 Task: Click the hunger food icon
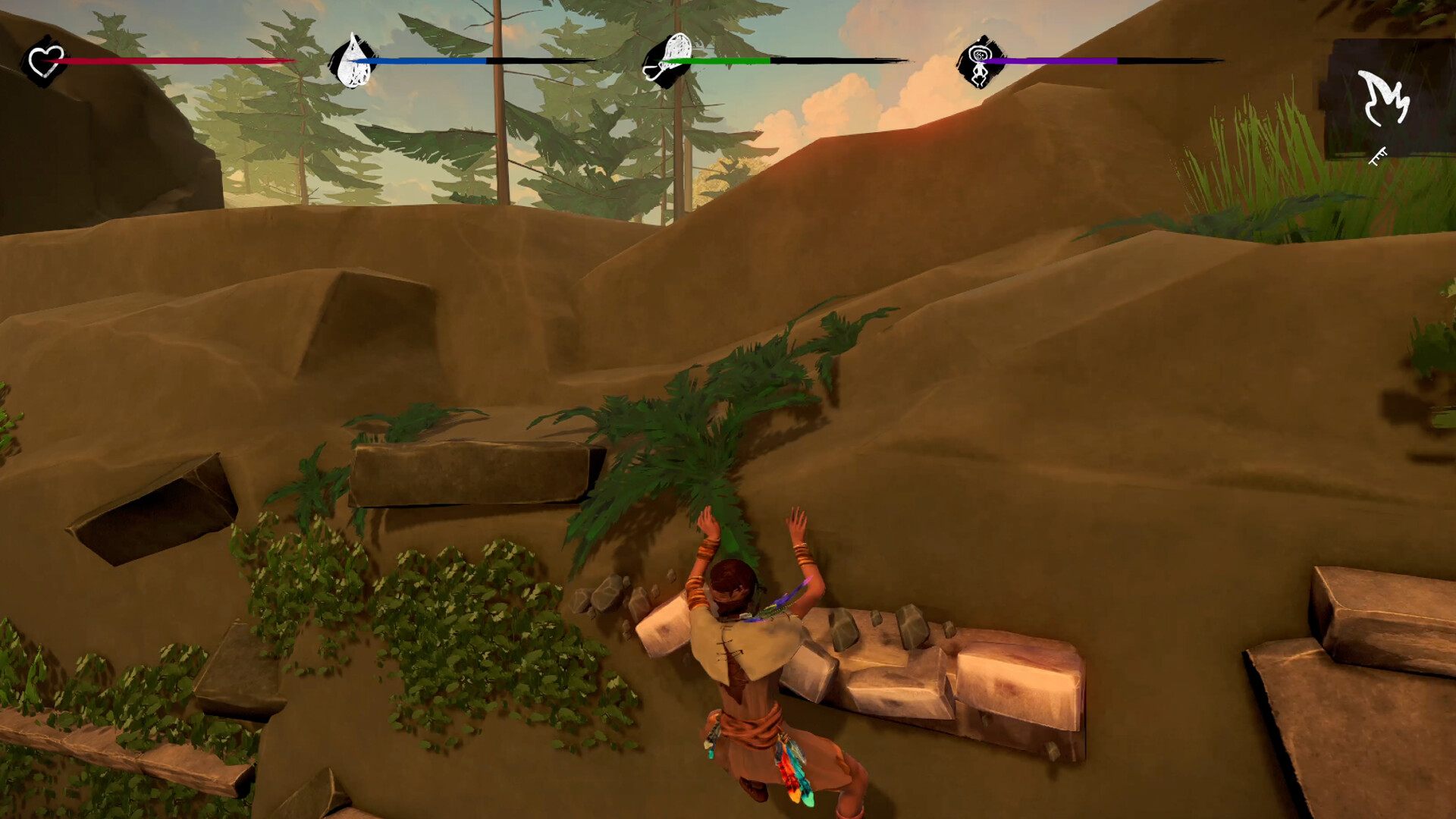[668, 61]
